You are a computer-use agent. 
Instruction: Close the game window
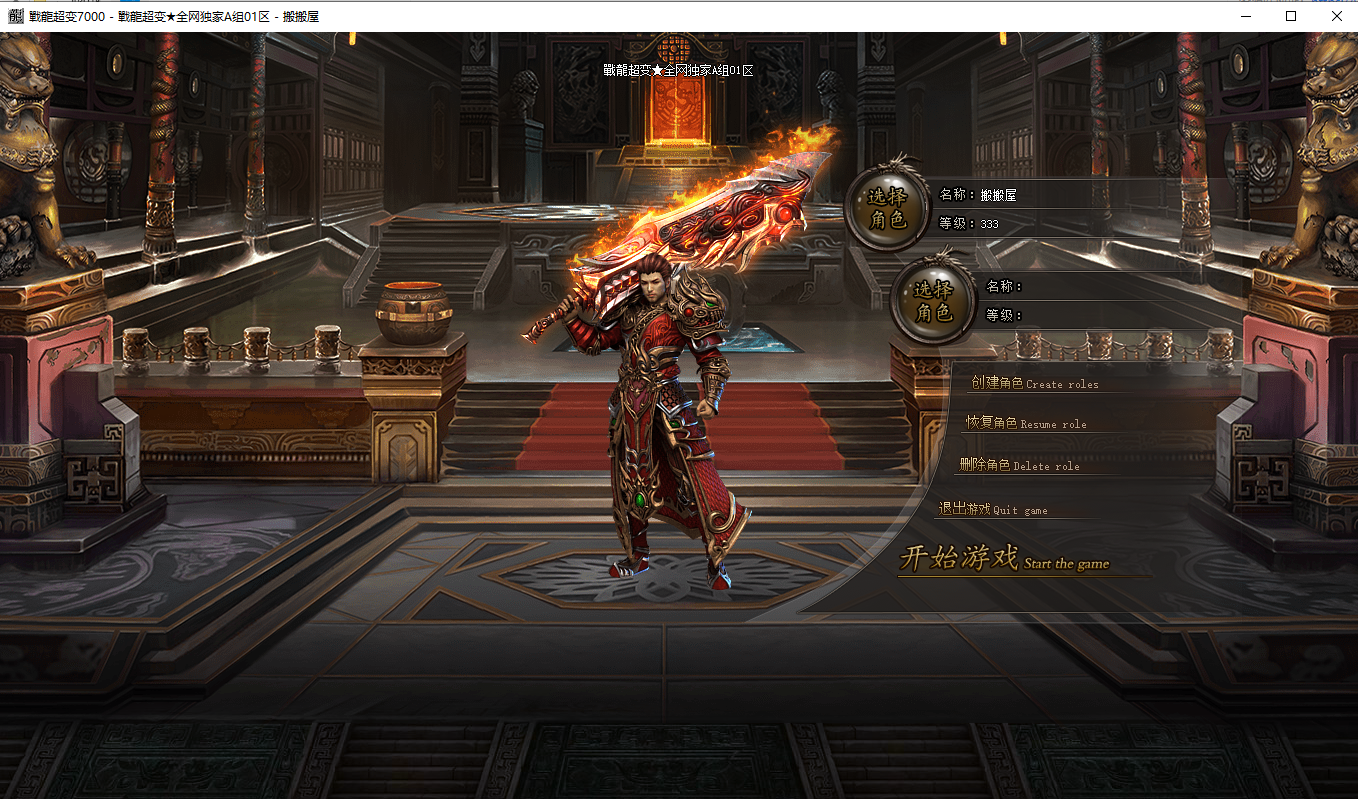(x=1336, y=16)
